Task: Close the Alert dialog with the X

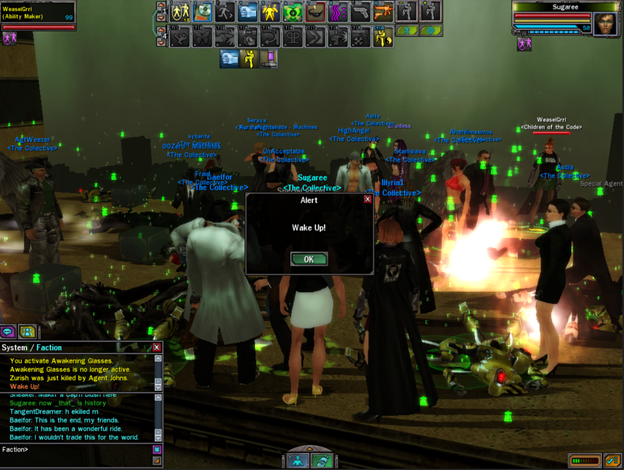Action: point(367,199)
